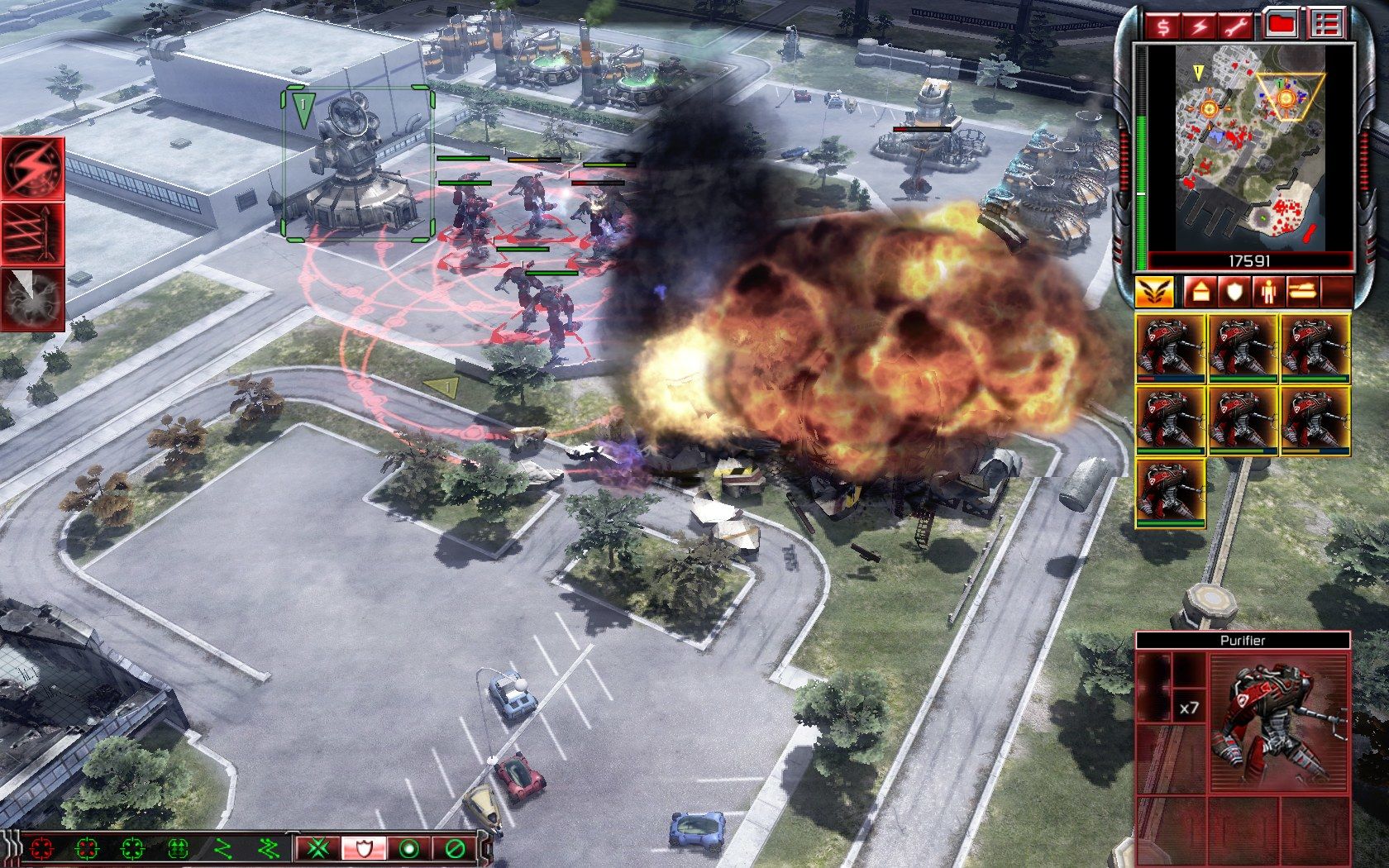Switch to the infantry production tab
The height and width of the screenshot is (868, 1389).
click(1267, 291)
